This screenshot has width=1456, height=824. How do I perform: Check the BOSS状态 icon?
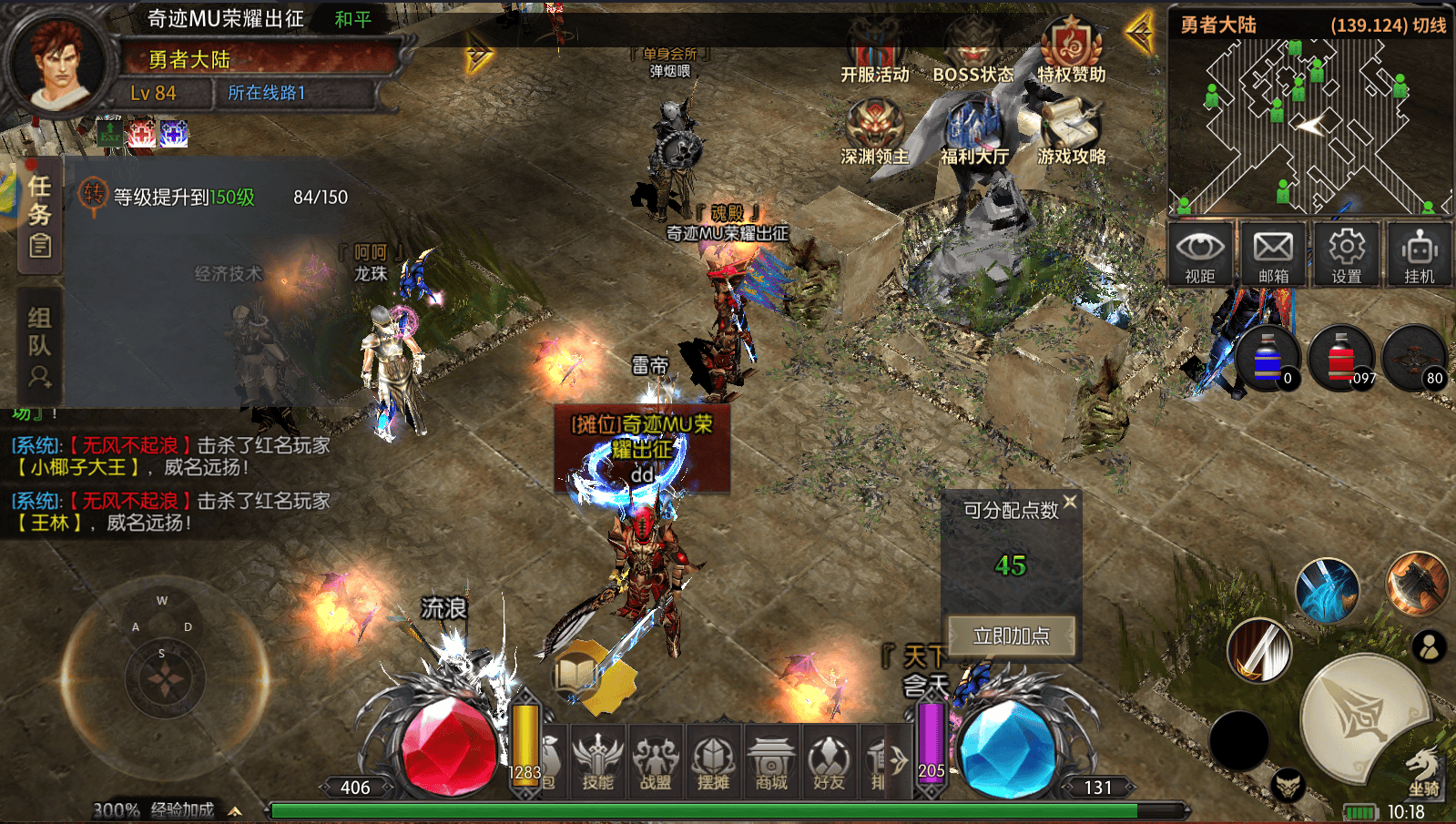972,51
